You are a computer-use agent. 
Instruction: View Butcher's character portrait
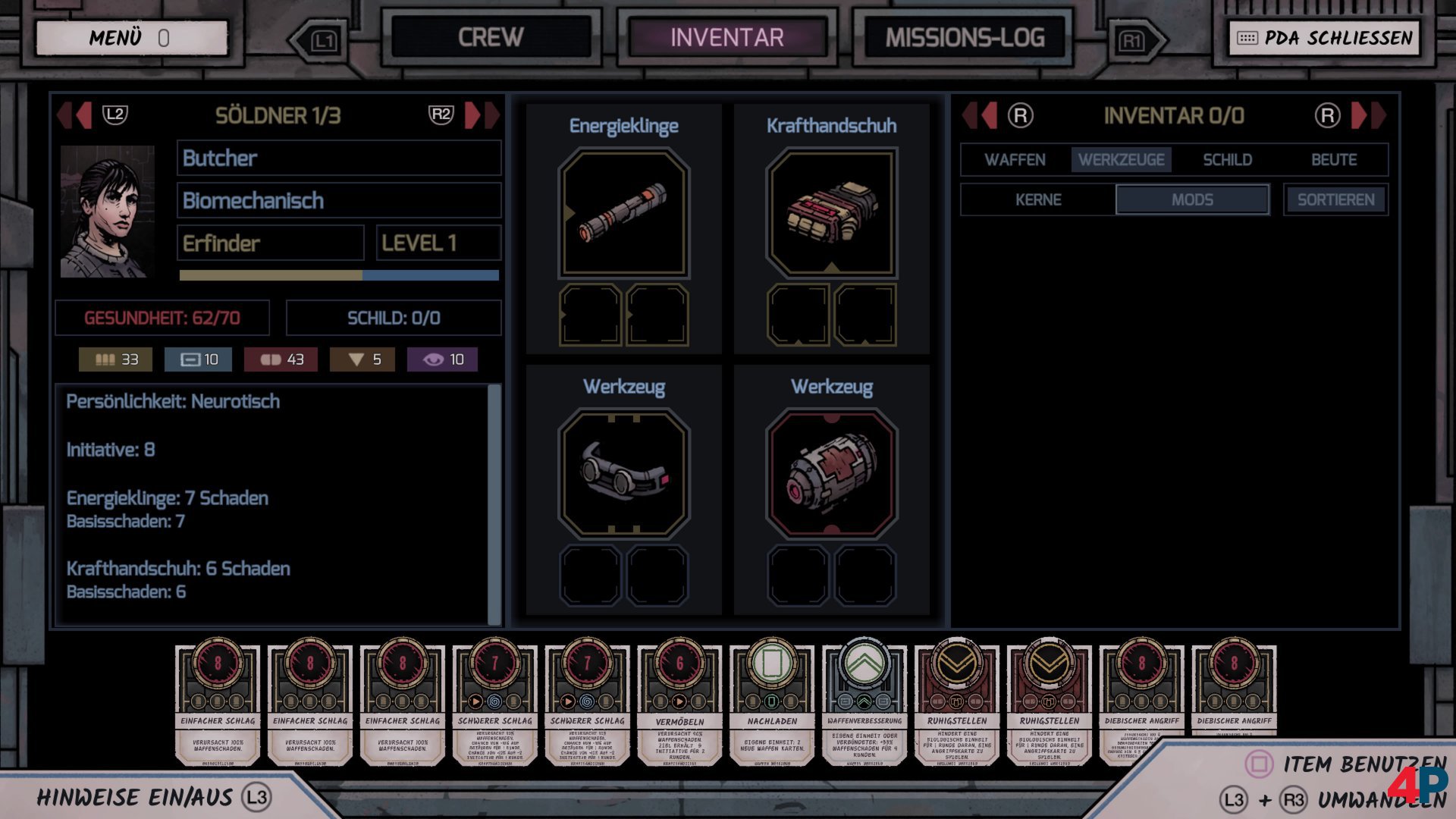coord(108,212)
